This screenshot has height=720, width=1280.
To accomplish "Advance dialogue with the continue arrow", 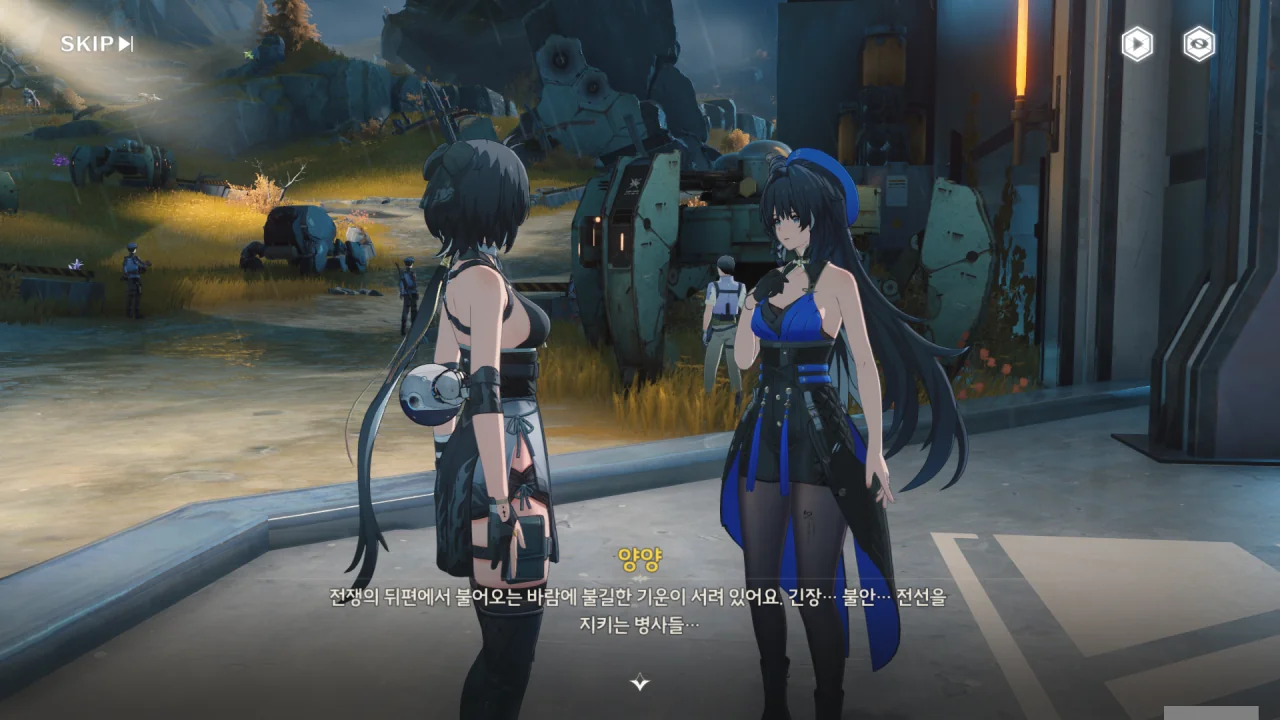I will pos(640,683).
